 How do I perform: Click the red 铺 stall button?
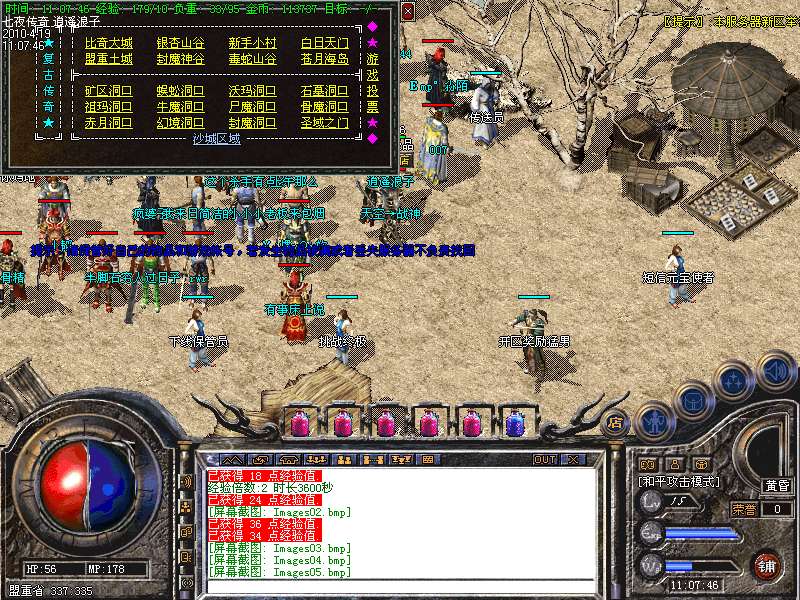(767, 565)
